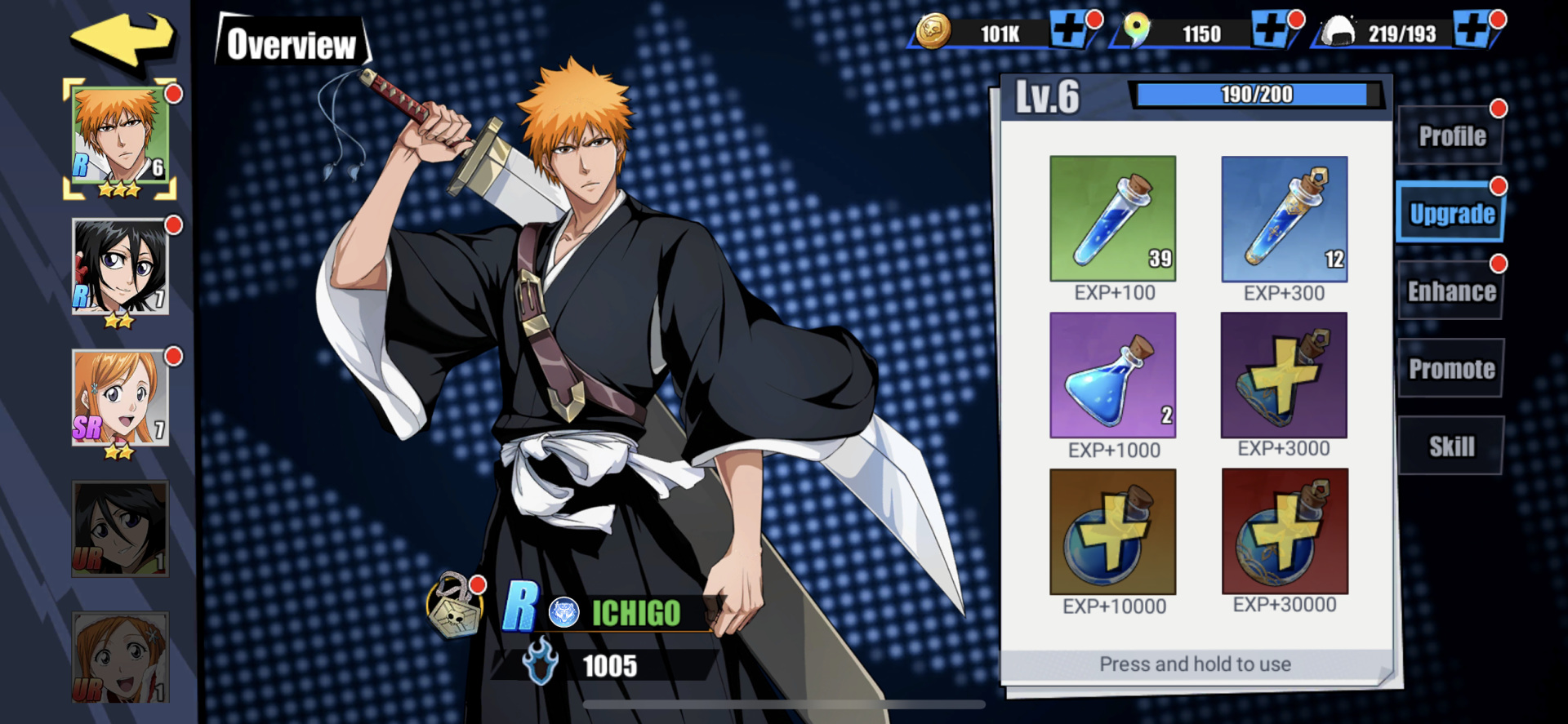Open the Profile tab
The image size is (1568, 724).
pyautogui.click(x=1450, y=135)
